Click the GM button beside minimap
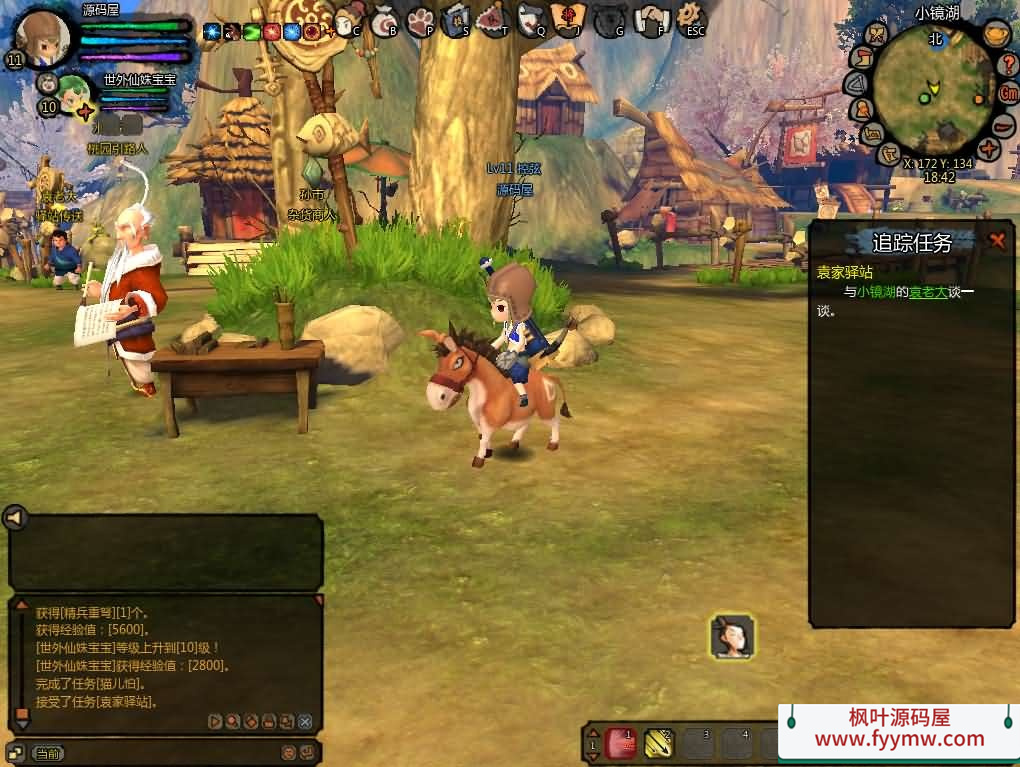 [1009, 93]
